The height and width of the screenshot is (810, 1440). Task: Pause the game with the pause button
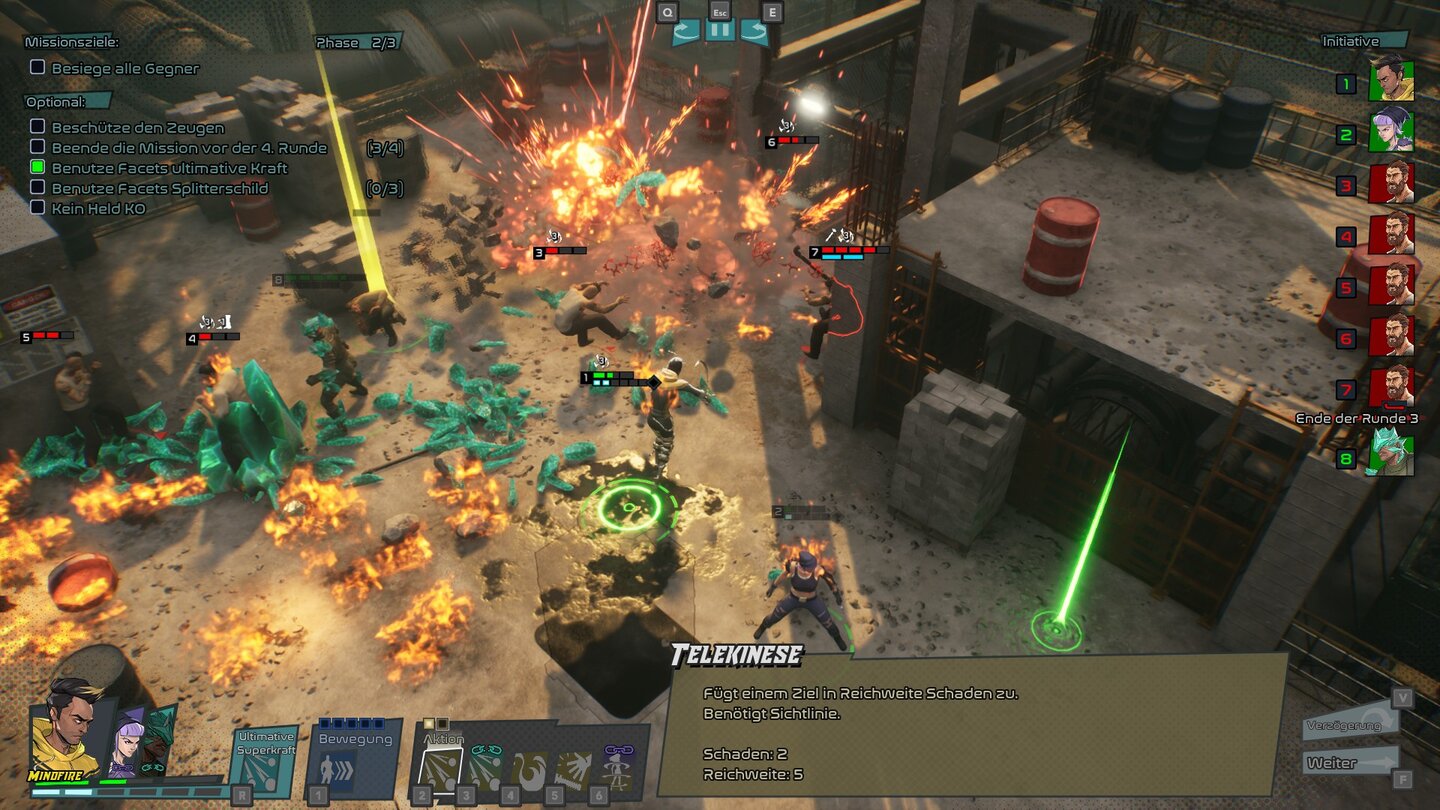coord(720,30)
